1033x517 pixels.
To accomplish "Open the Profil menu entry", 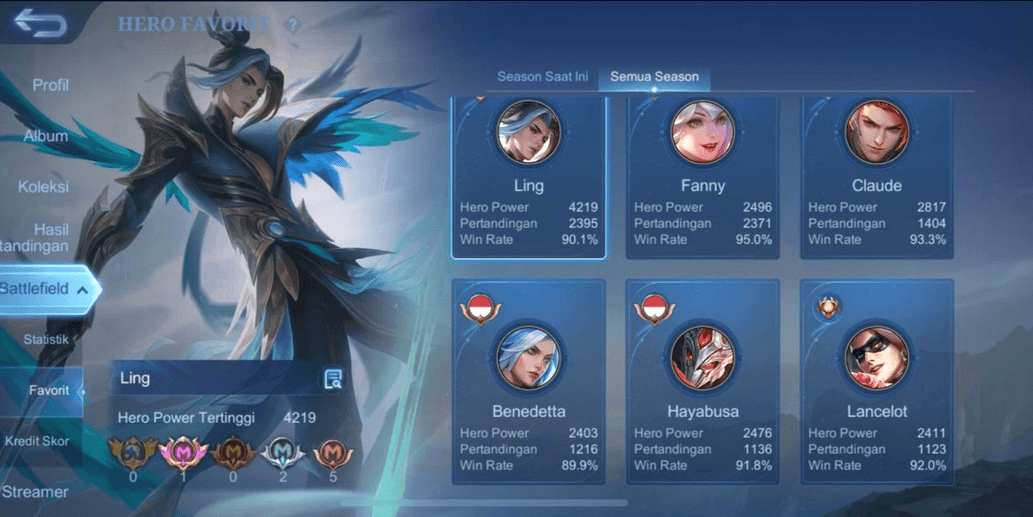I will (50, 85).
